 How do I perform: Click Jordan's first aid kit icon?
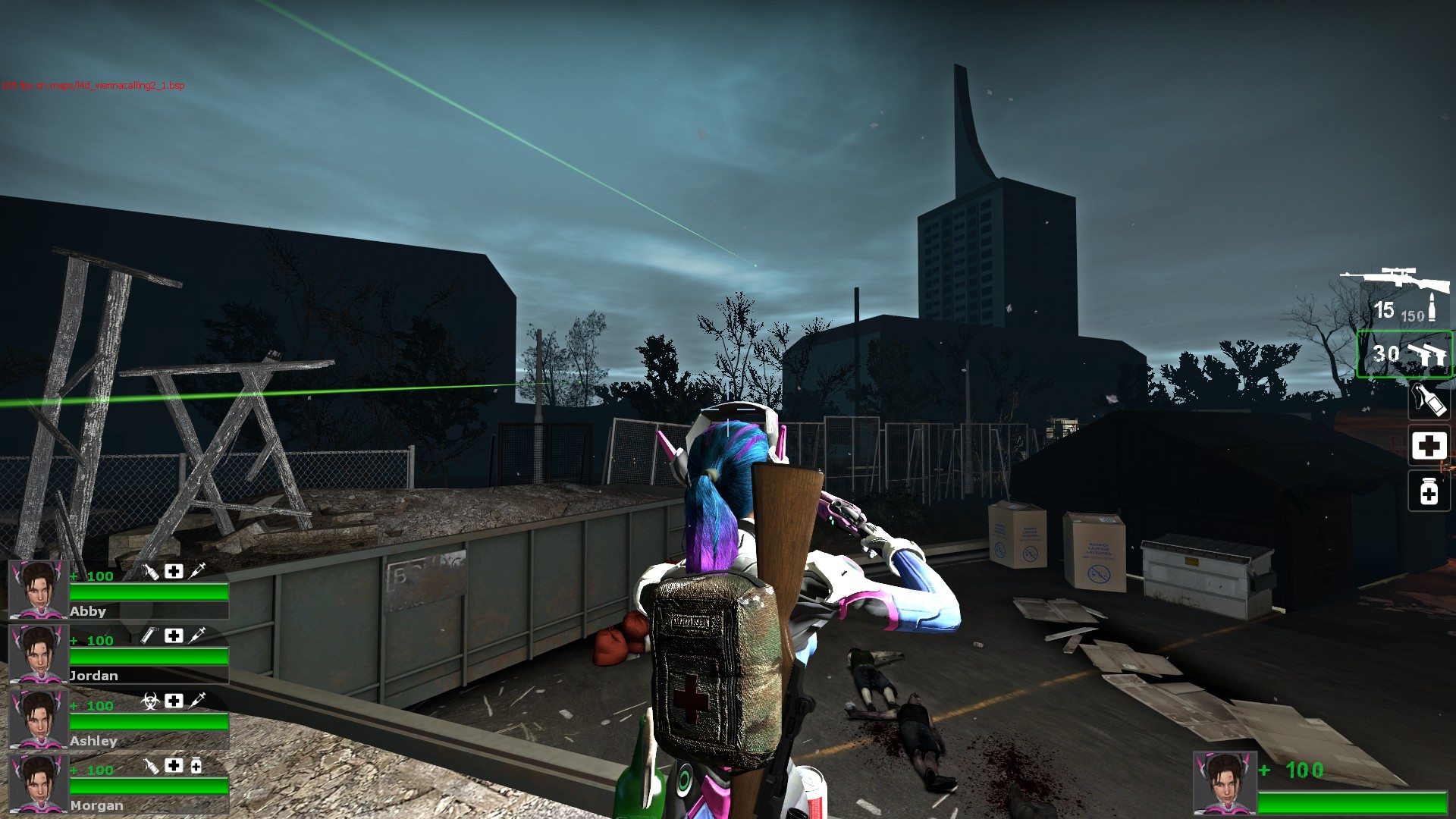coord(174,635)
